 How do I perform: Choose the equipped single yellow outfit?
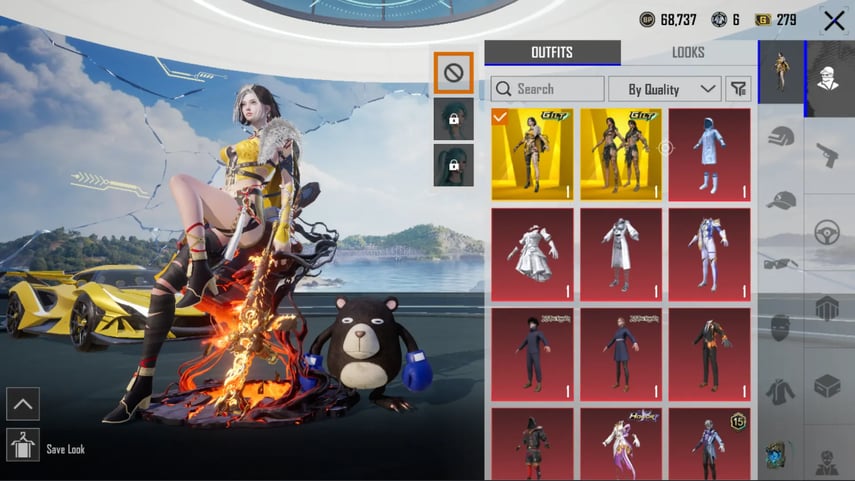click(x=532, y=154)
